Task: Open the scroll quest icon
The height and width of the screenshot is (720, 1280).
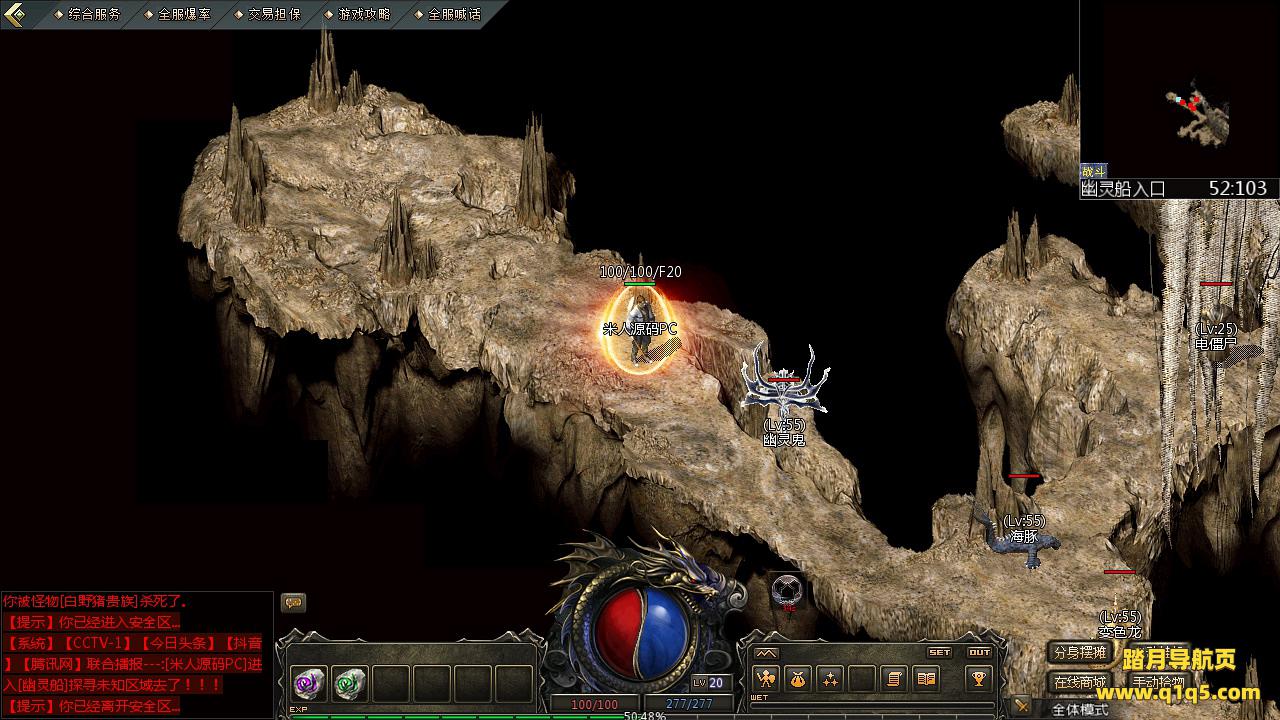Action: (x=894, y=679)
